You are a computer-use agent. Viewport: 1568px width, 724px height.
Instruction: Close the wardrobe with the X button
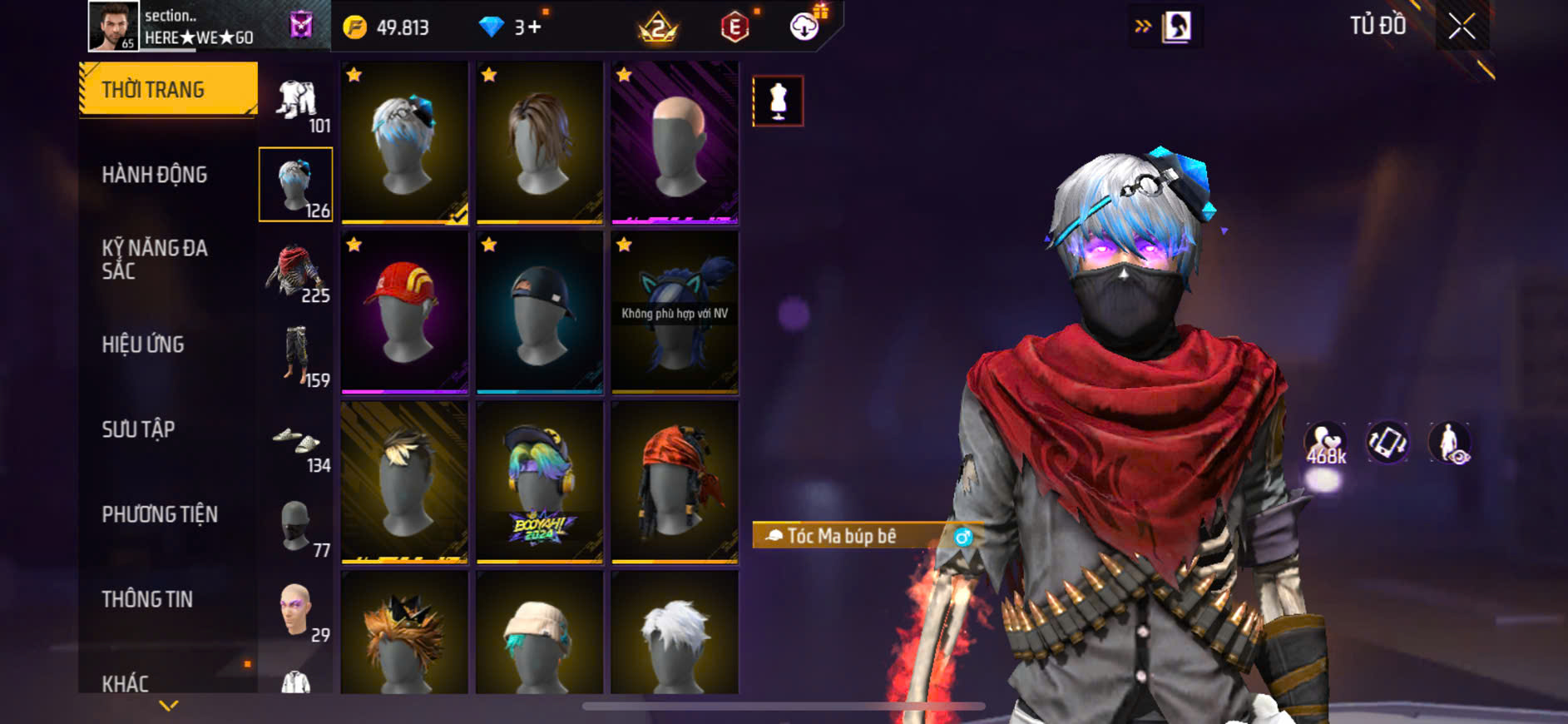pos(1462,27)
